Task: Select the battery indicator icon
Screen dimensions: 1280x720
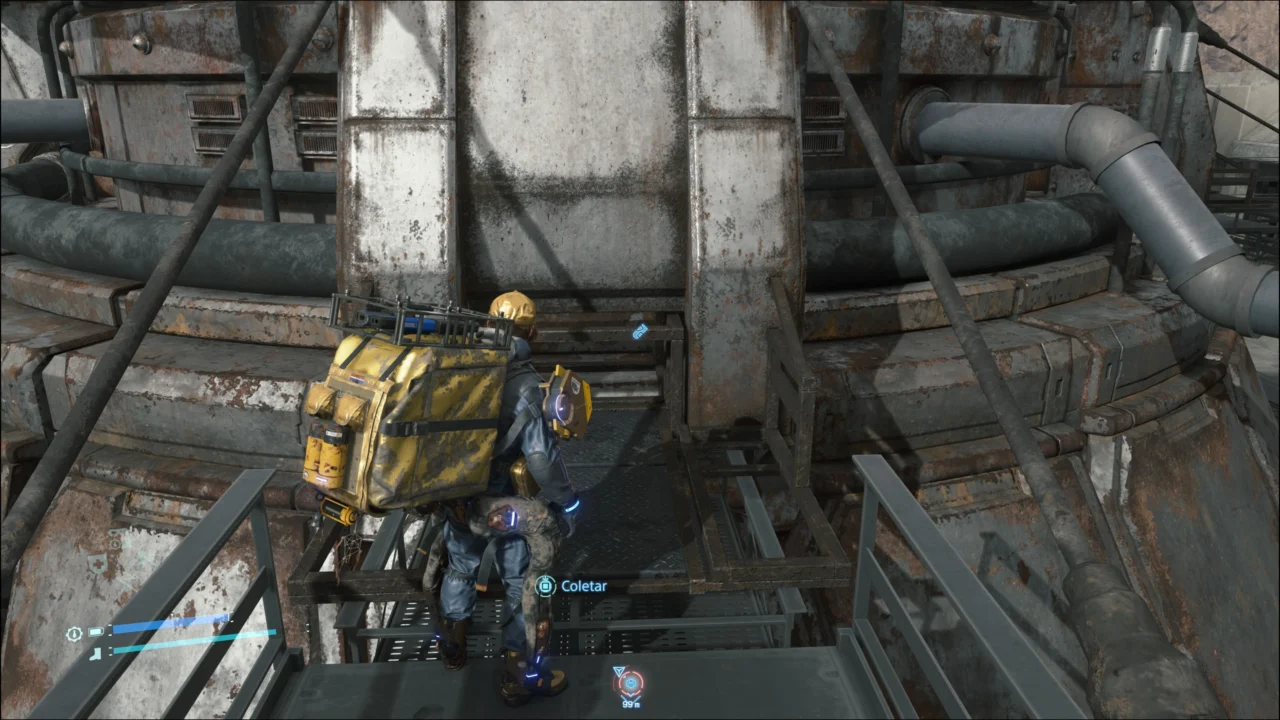Action: (96, 632)
